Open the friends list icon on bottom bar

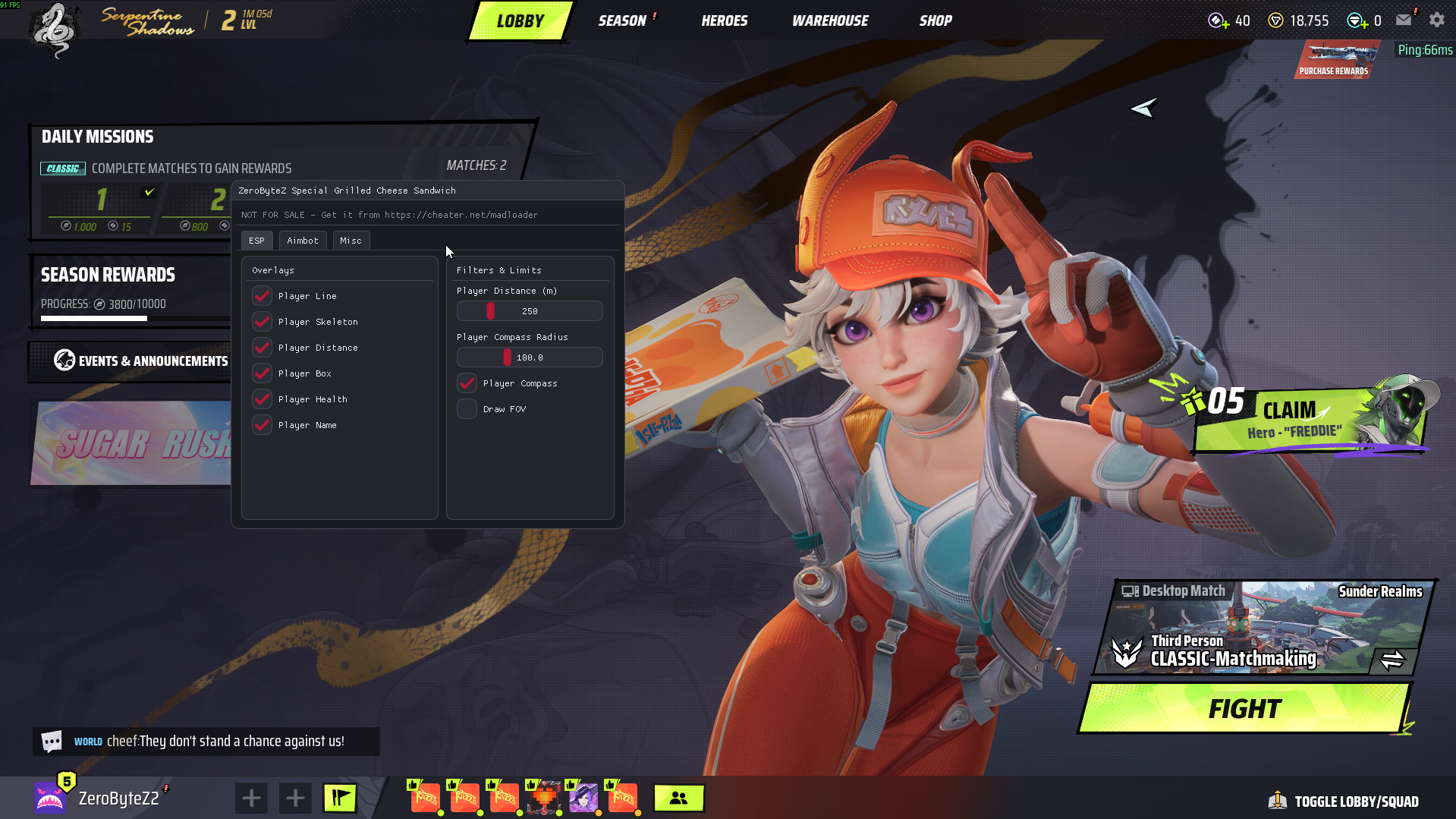(678, 798)
